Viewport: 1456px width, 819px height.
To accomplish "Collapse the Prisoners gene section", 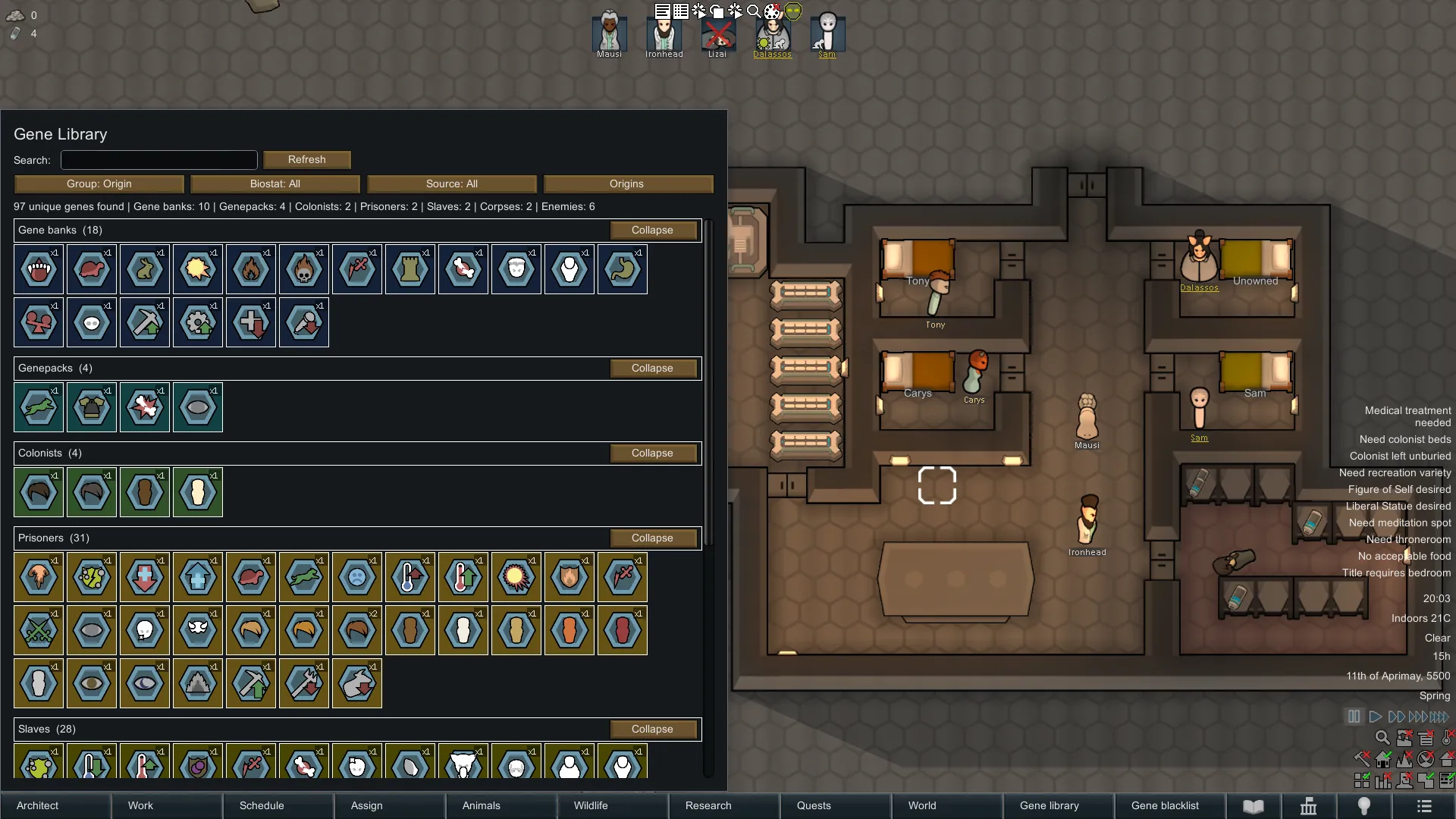I will click(x=652, y=538).
